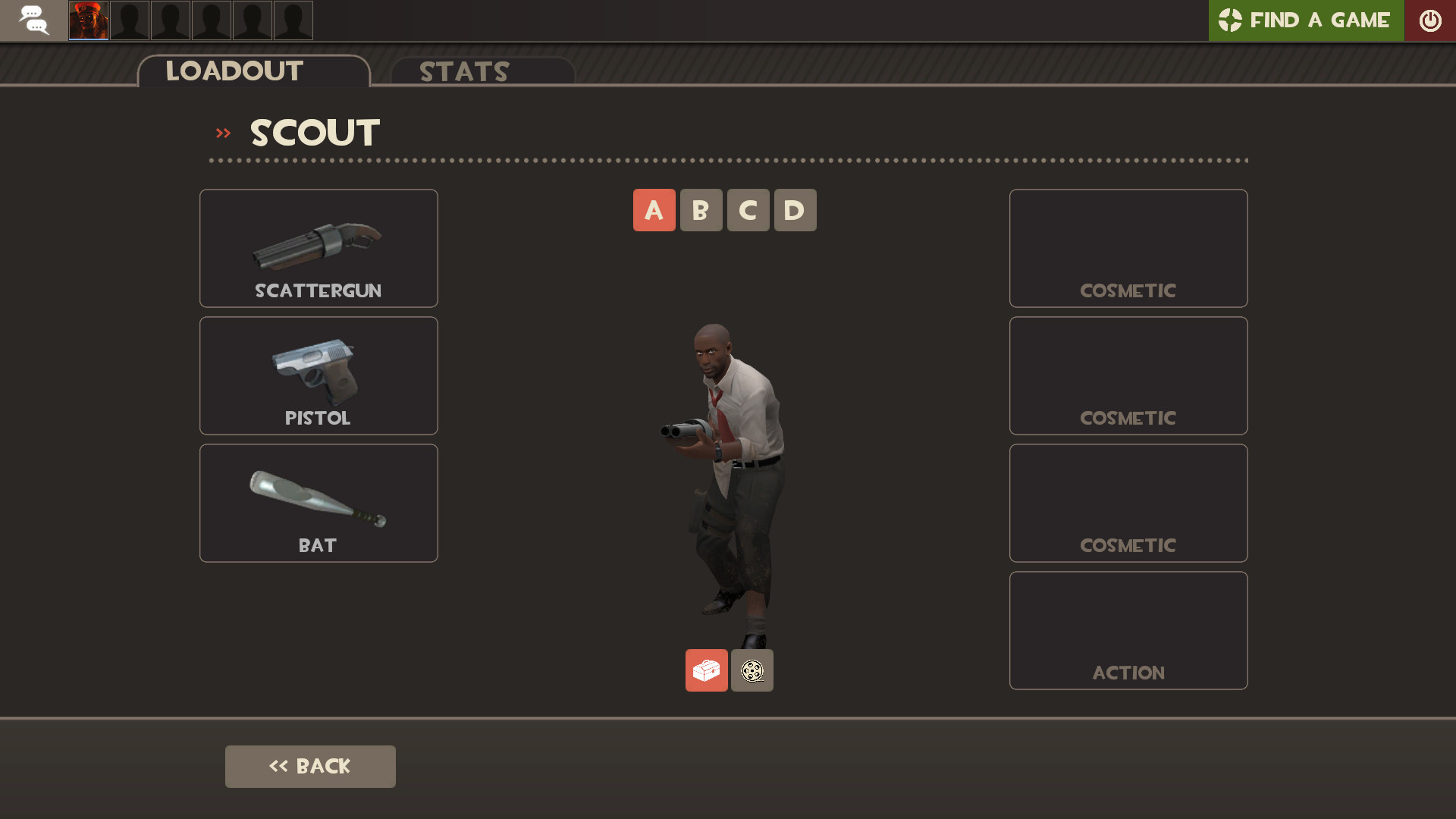The height and width of the screenshot is (819, 1456).
Task: Select loadout preset A
Action: 654,210
